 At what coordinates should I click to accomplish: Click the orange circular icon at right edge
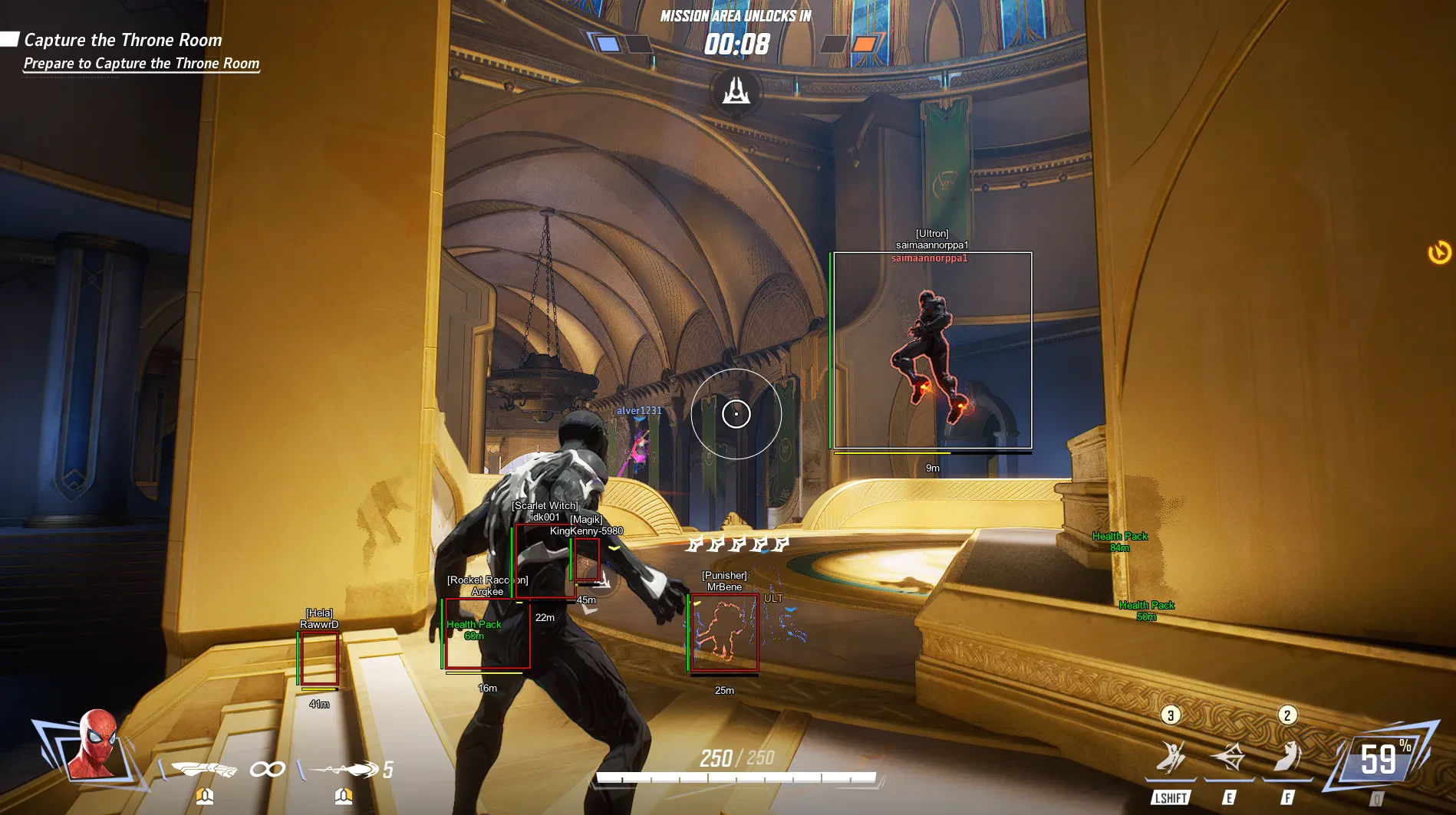(1439, 252)
